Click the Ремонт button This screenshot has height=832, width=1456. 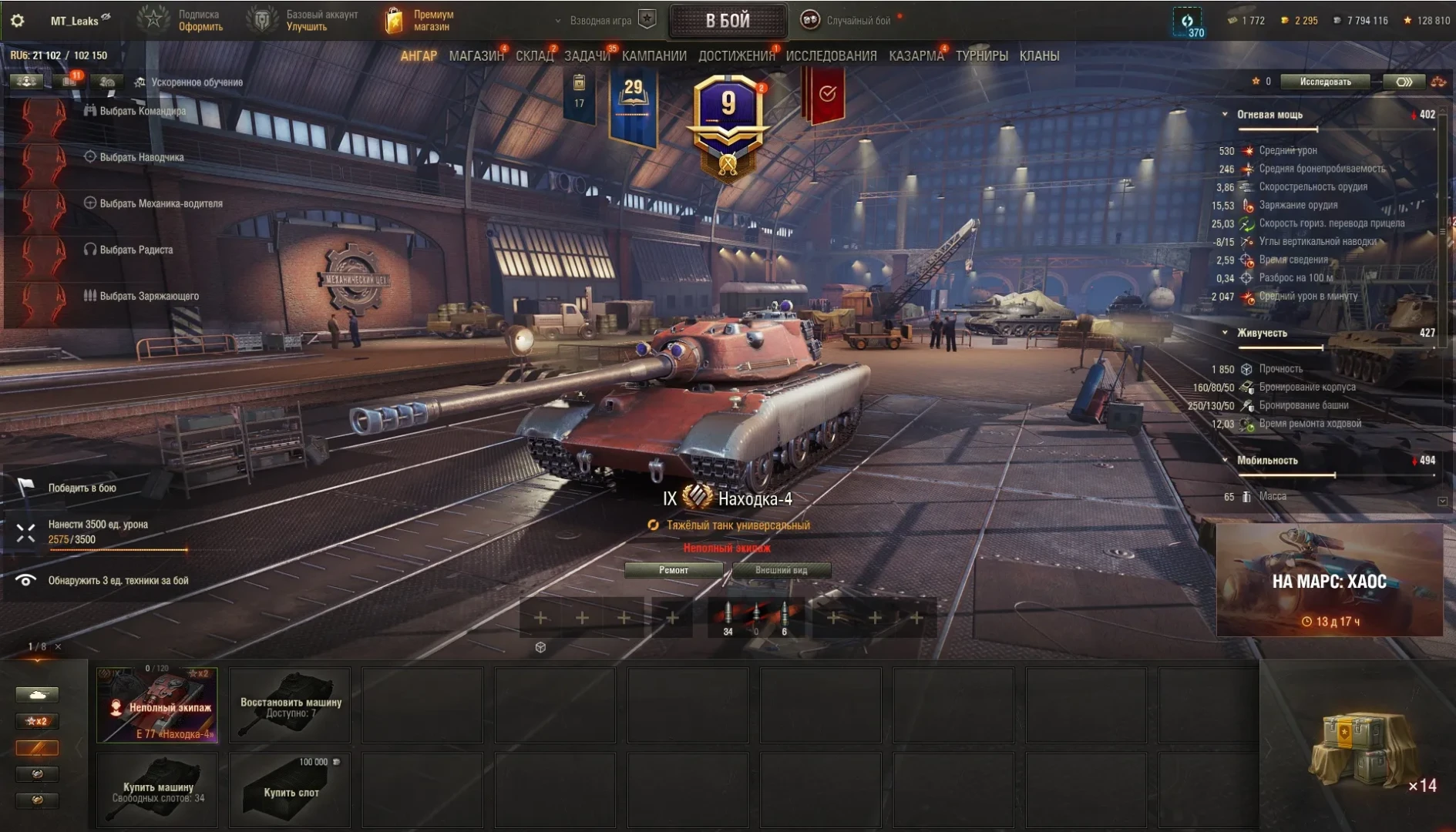(674, 570)
